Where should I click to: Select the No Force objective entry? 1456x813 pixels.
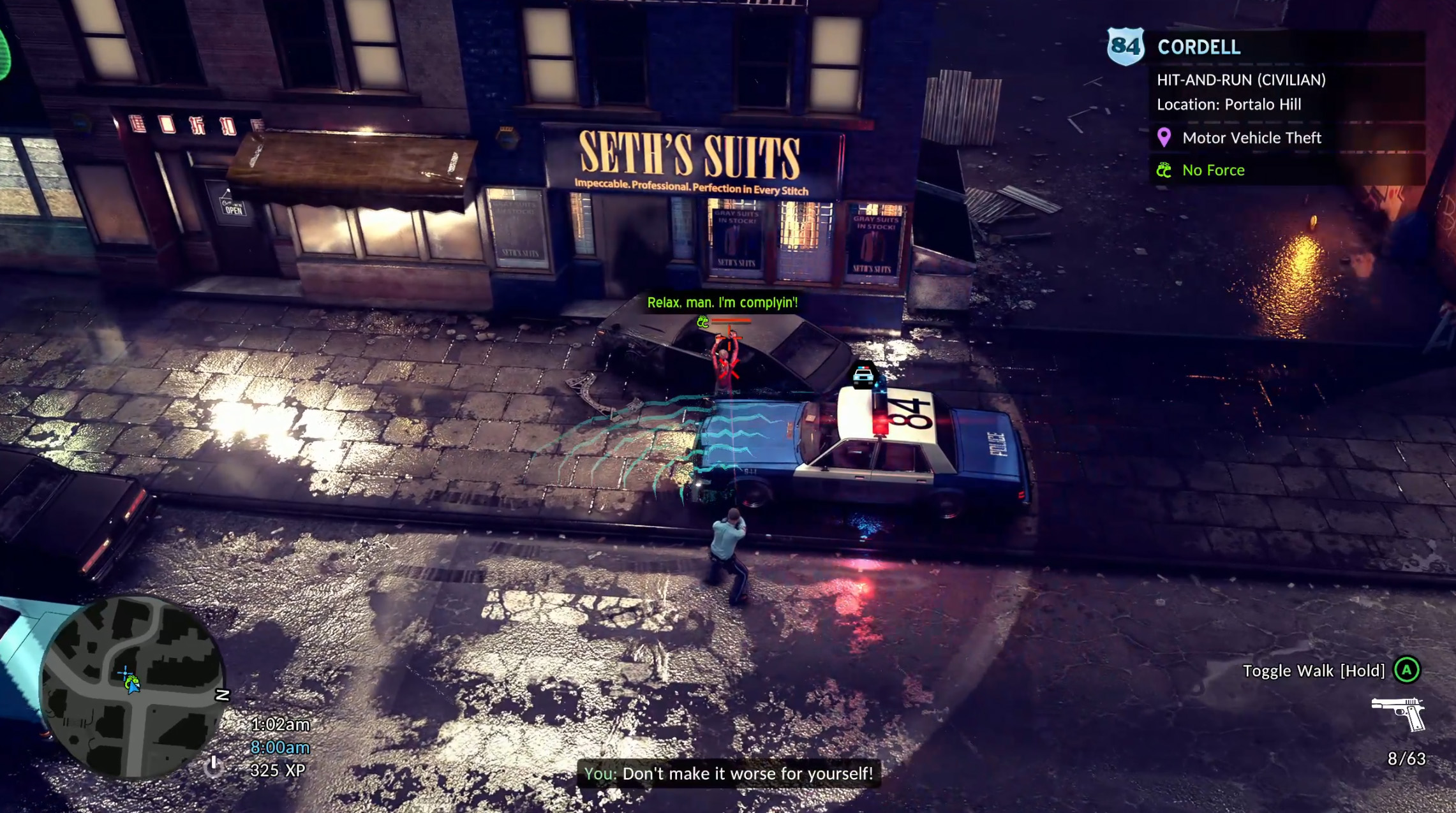click(x=1213, y=170)
